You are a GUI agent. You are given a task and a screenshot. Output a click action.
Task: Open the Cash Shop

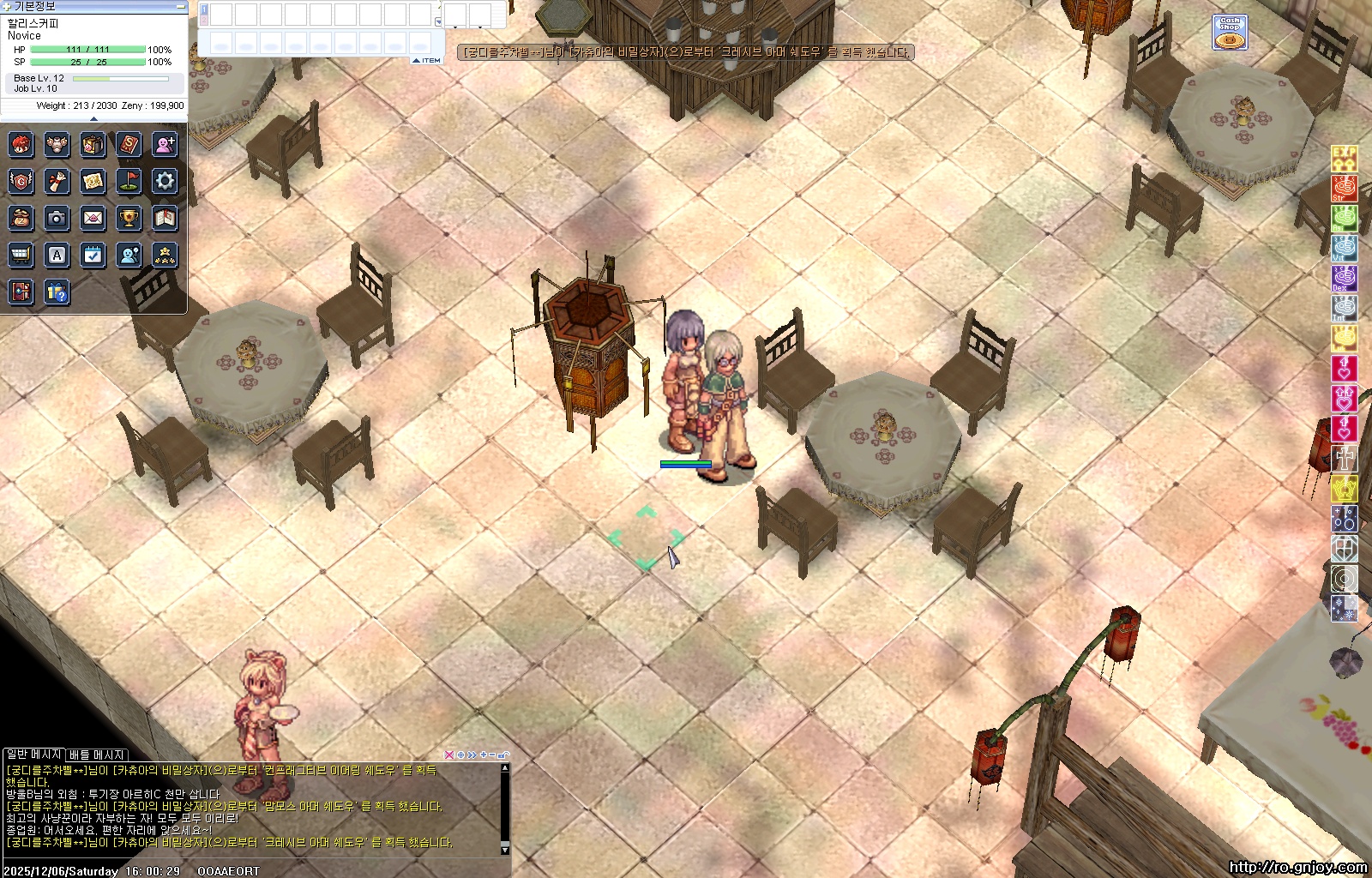1230,33
